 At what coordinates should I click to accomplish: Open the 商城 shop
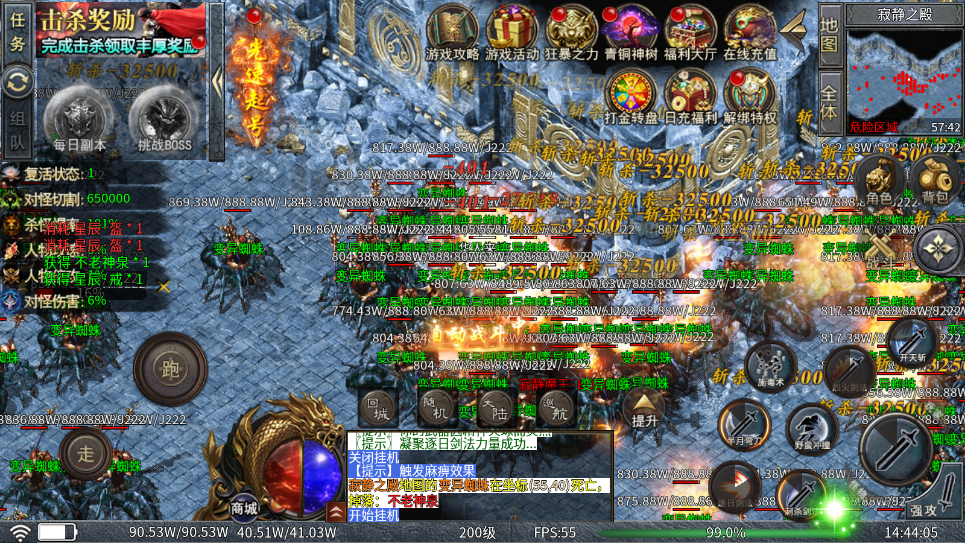tap(245, 506)
